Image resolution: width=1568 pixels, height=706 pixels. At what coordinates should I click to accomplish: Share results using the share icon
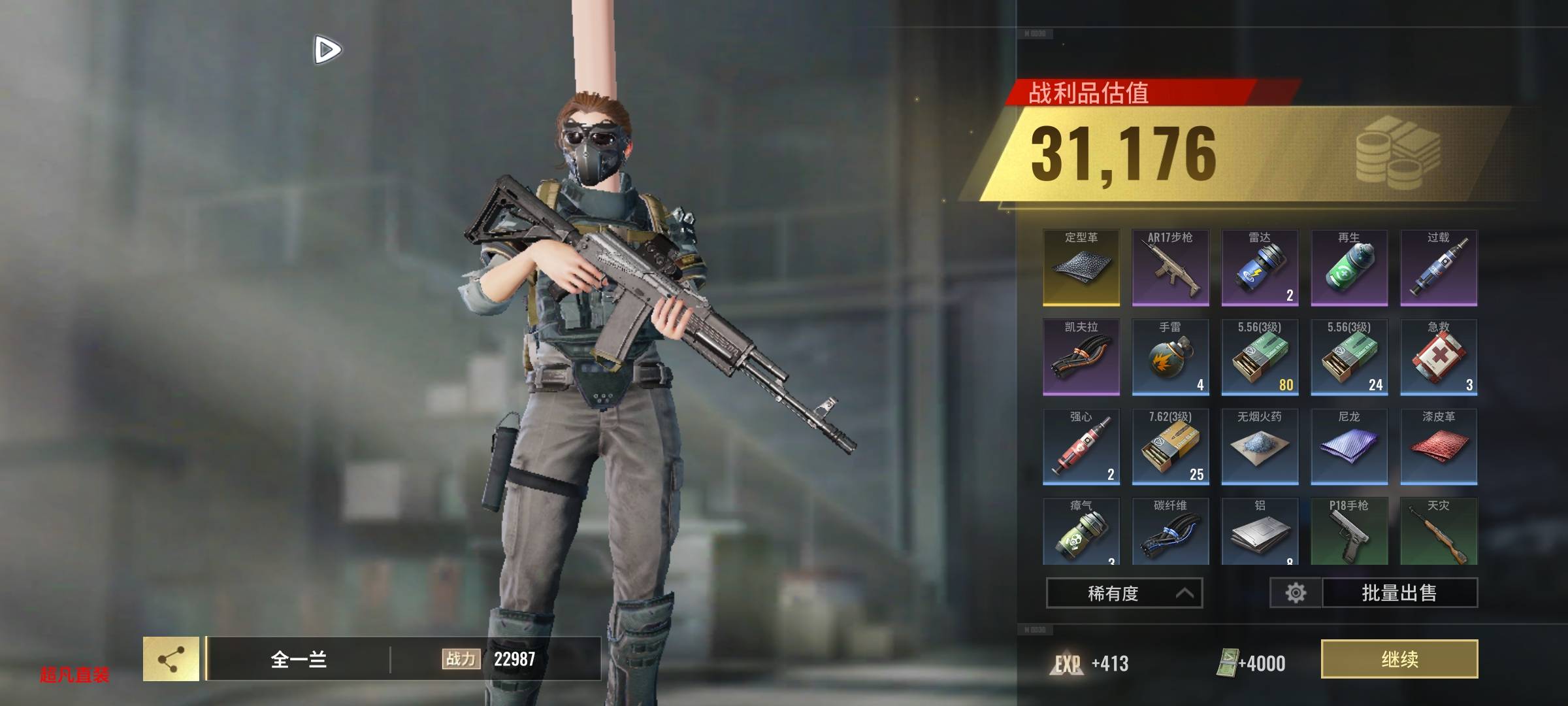click(x=171, y=659)
